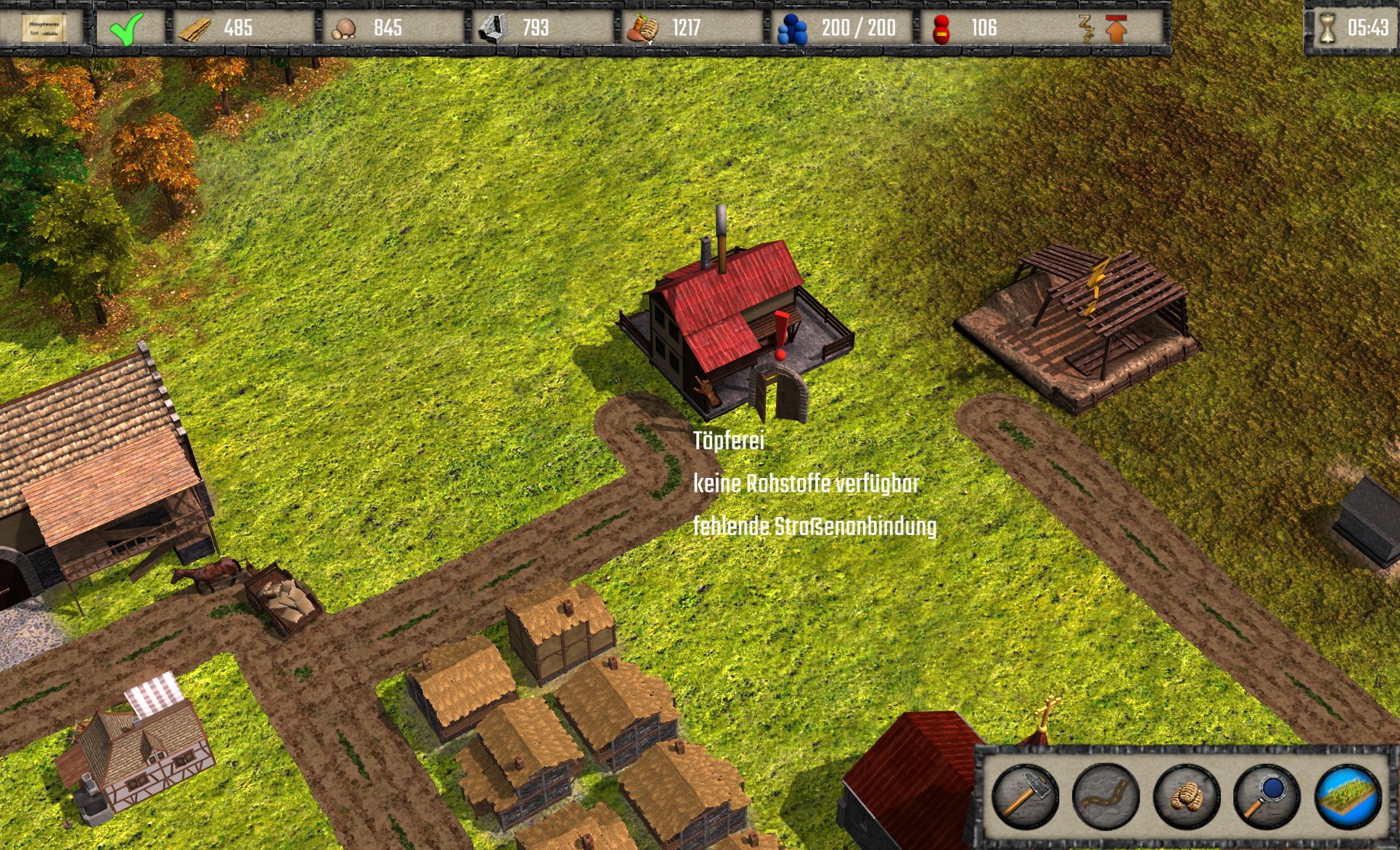Viewport: 1400px width, 850px height.
Task: Activate the magnifying glass tool
Action: point(1267,796)
